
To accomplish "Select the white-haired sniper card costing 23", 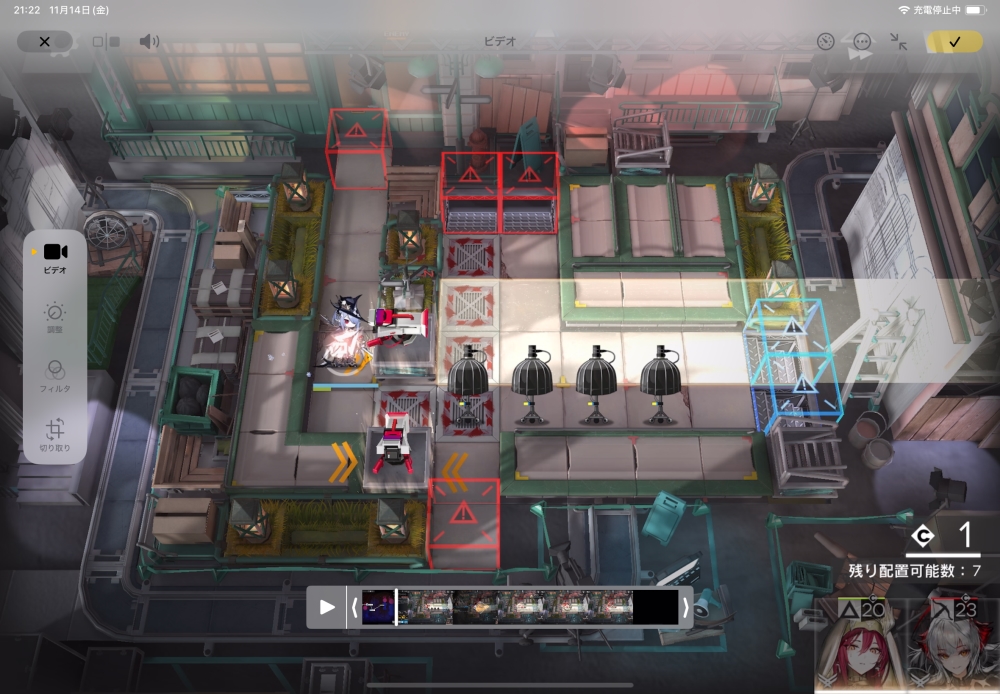I will (954, 647).
